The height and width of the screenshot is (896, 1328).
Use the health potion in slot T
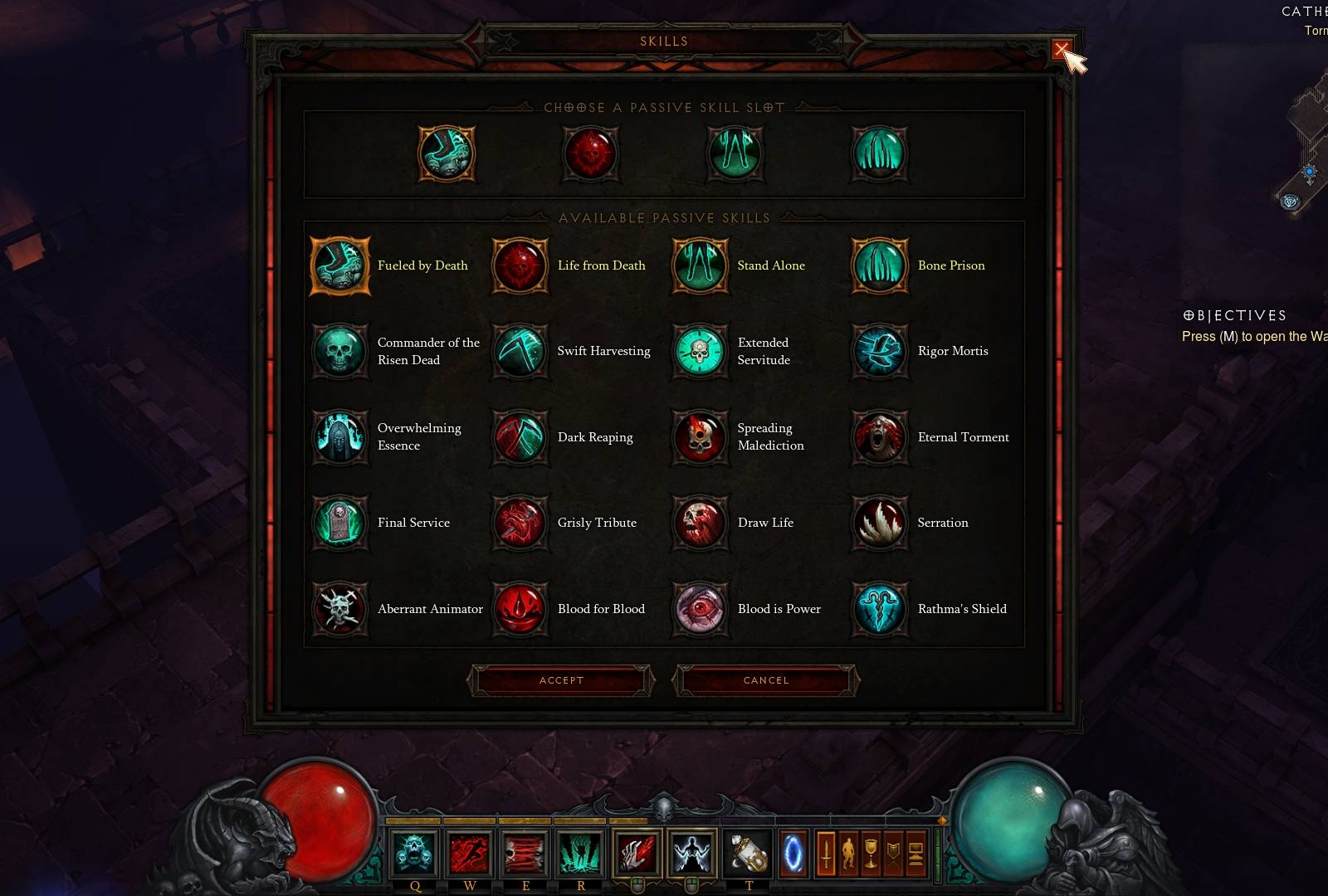pos(748,853)
